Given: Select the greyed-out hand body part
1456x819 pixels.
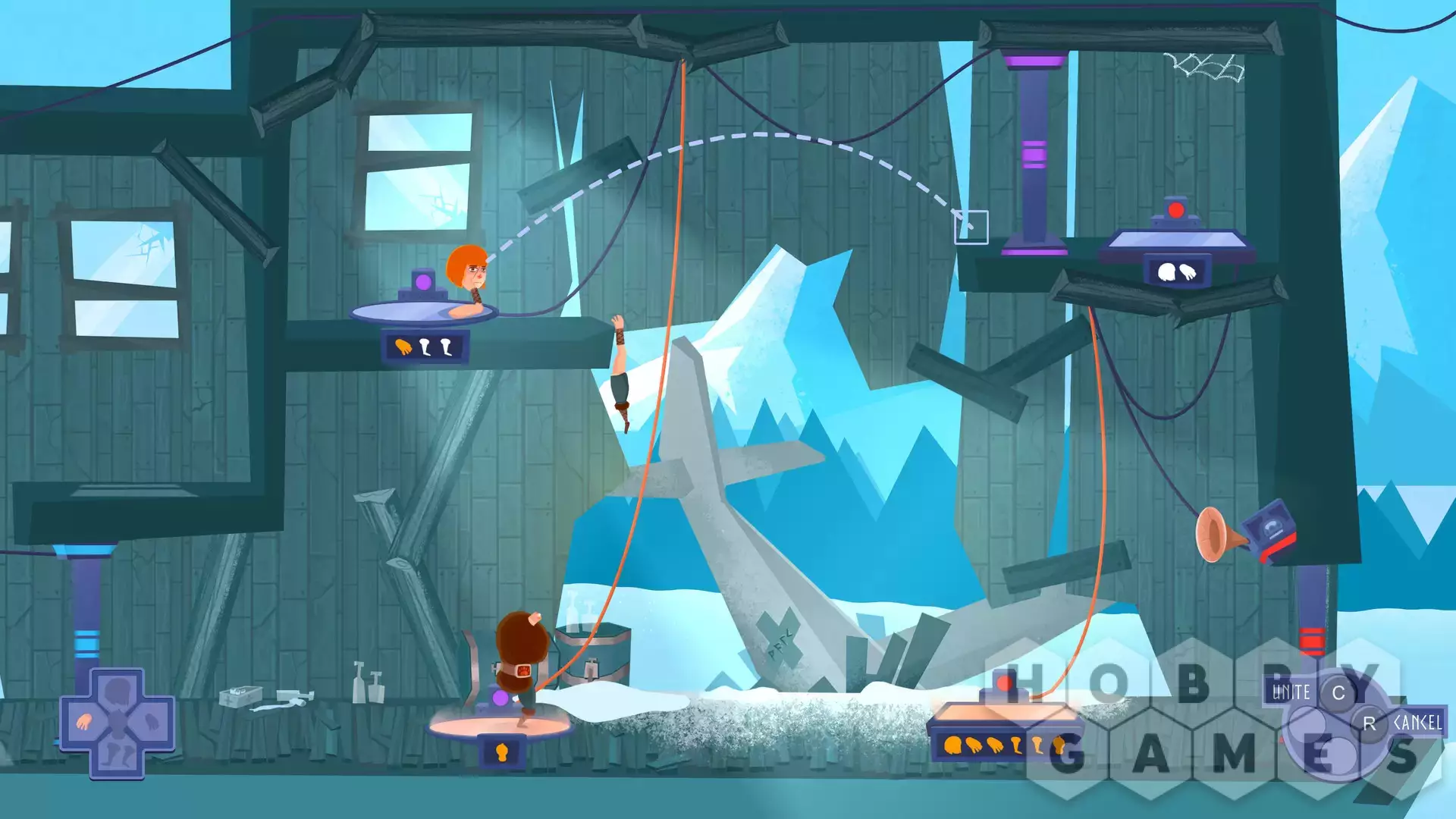Looking at the screenshot, I should coord(152,721).
